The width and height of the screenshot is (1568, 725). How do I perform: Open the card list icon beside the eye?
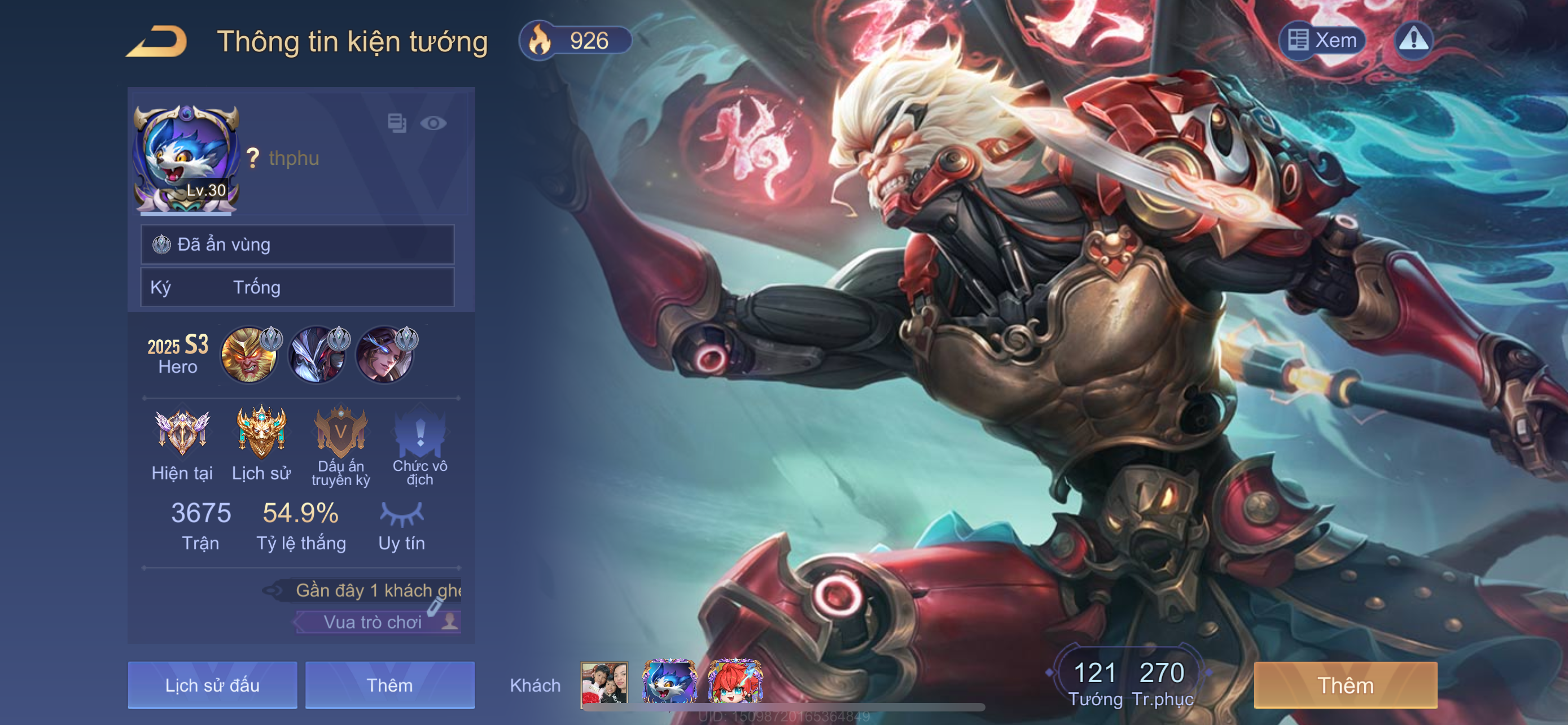point(397,123)
